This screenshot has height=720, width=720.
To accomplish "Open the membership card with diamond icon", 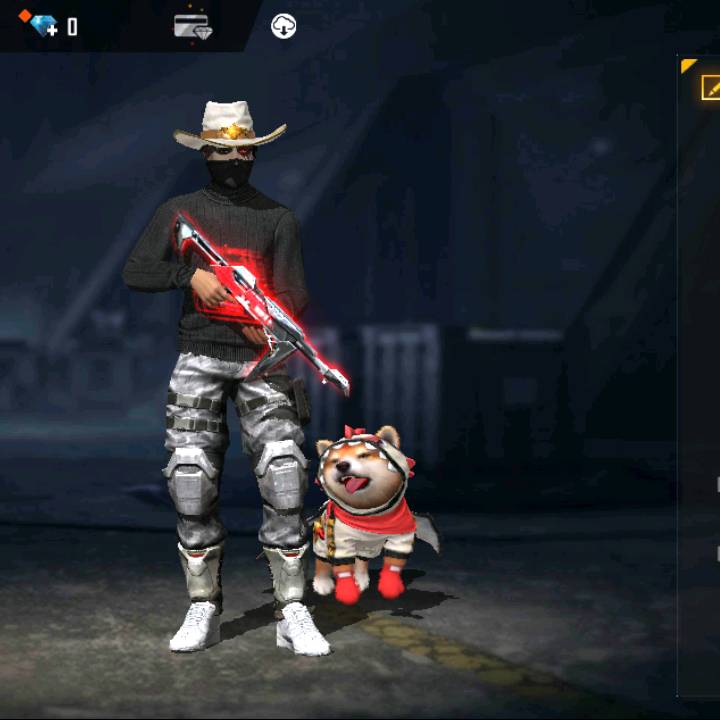I will tap(191, 26).
